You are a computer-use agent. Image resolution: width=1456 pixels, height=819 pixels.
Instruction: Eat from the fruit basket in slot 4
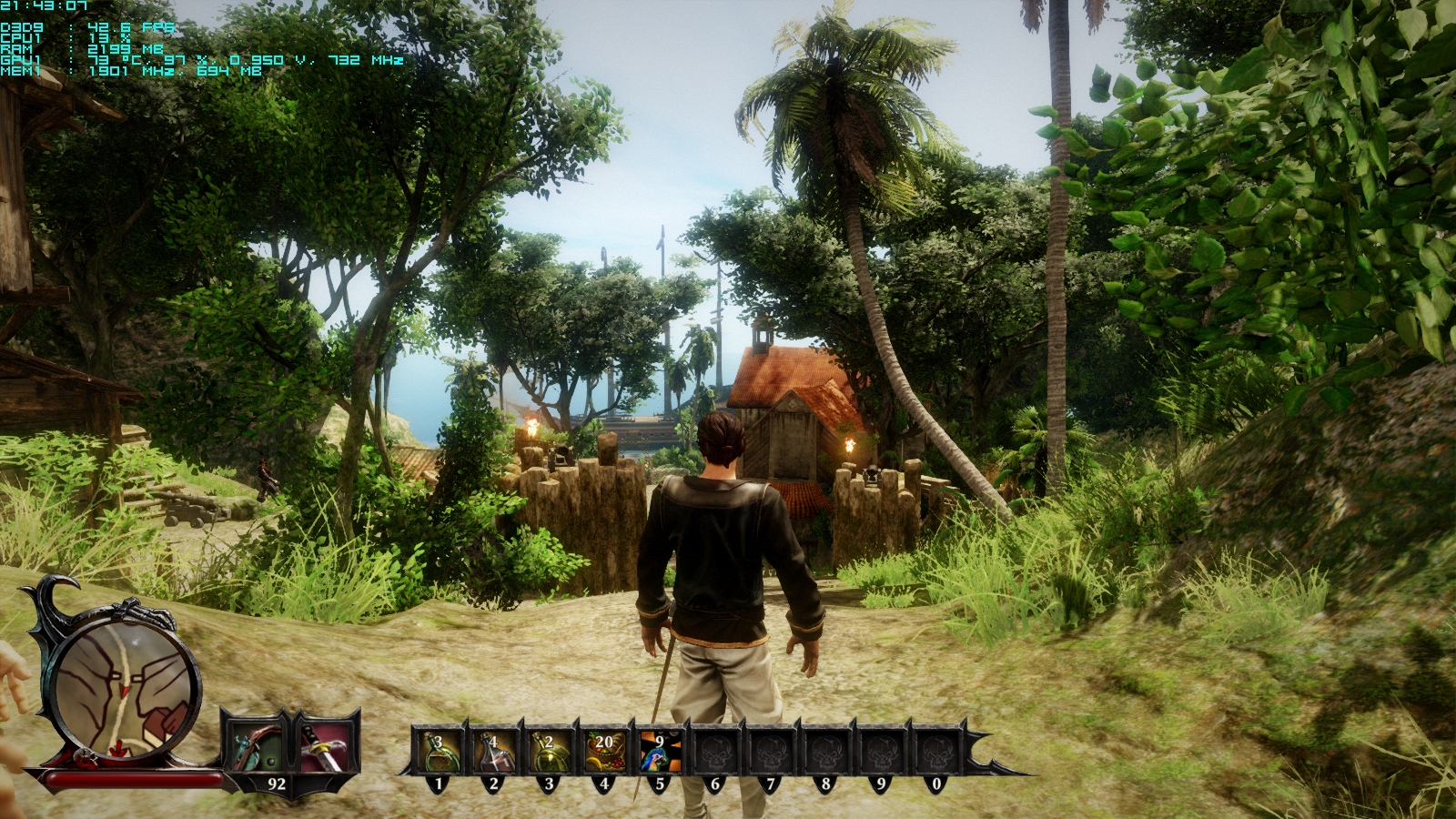click(604, 753)
